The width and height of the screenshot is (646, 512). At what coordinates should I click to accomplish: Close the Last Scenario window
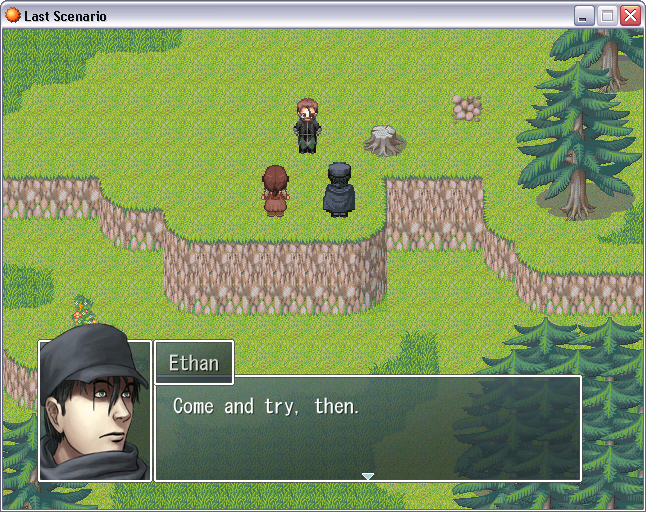[x=630, y=16]
